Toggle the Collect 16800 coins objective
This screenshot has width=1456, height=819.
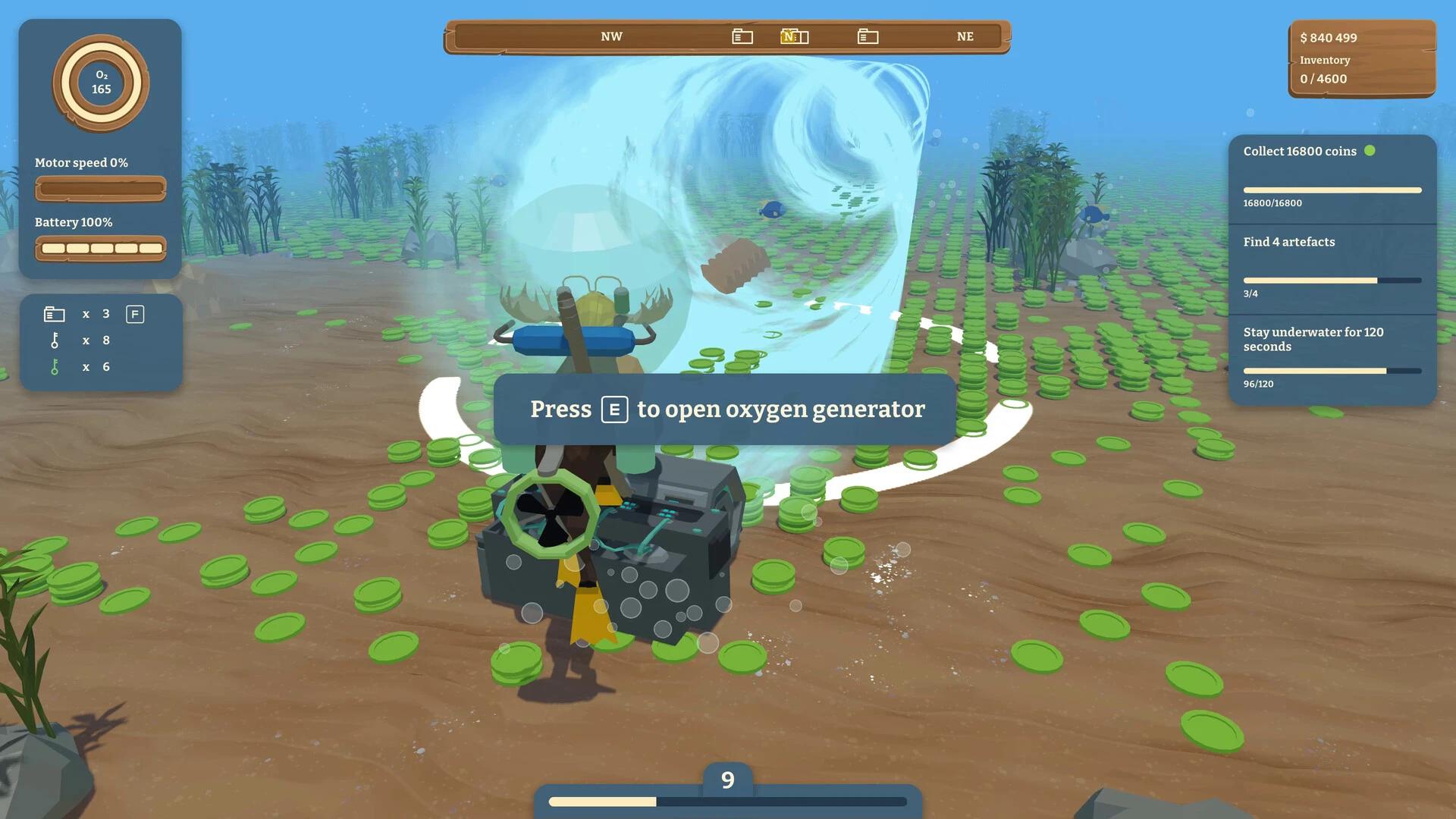pos(1300,151)
